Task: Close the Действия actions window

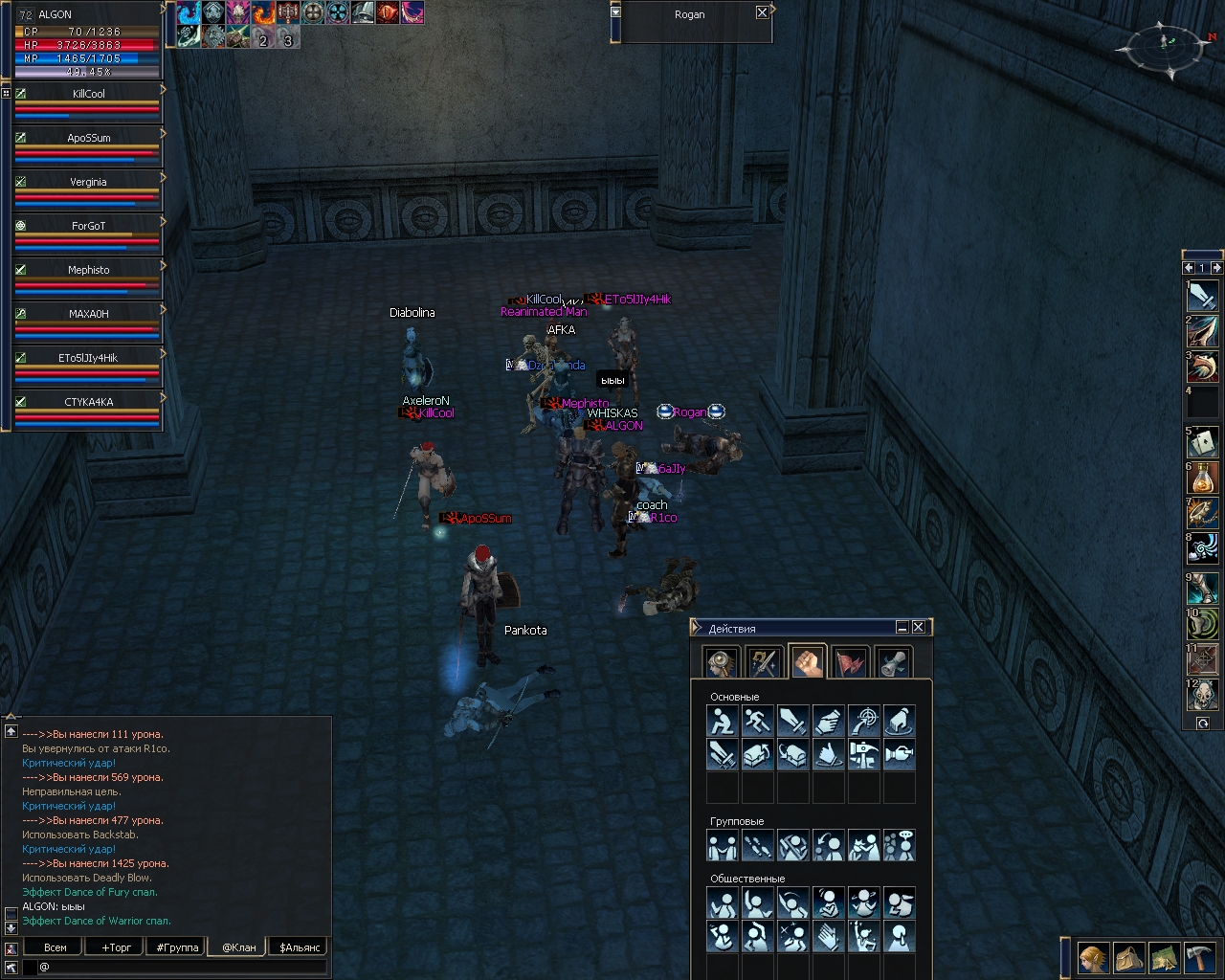Action: (919, 627)
